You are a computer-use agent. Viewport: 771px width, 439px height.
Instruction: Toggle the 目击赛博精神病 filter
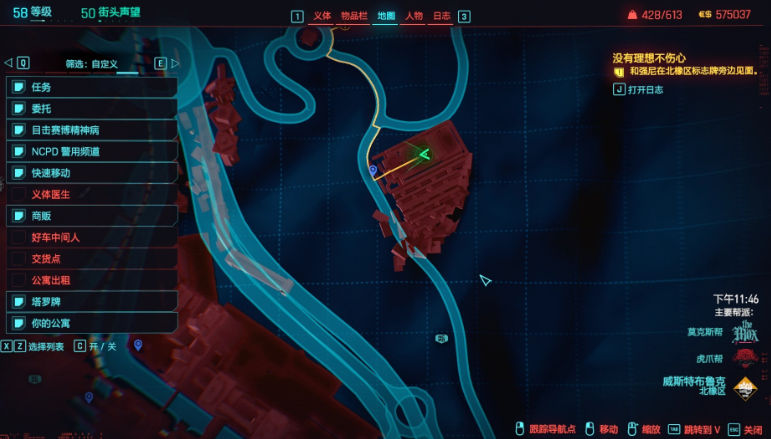pyautogui.click(x=92, y=130)
